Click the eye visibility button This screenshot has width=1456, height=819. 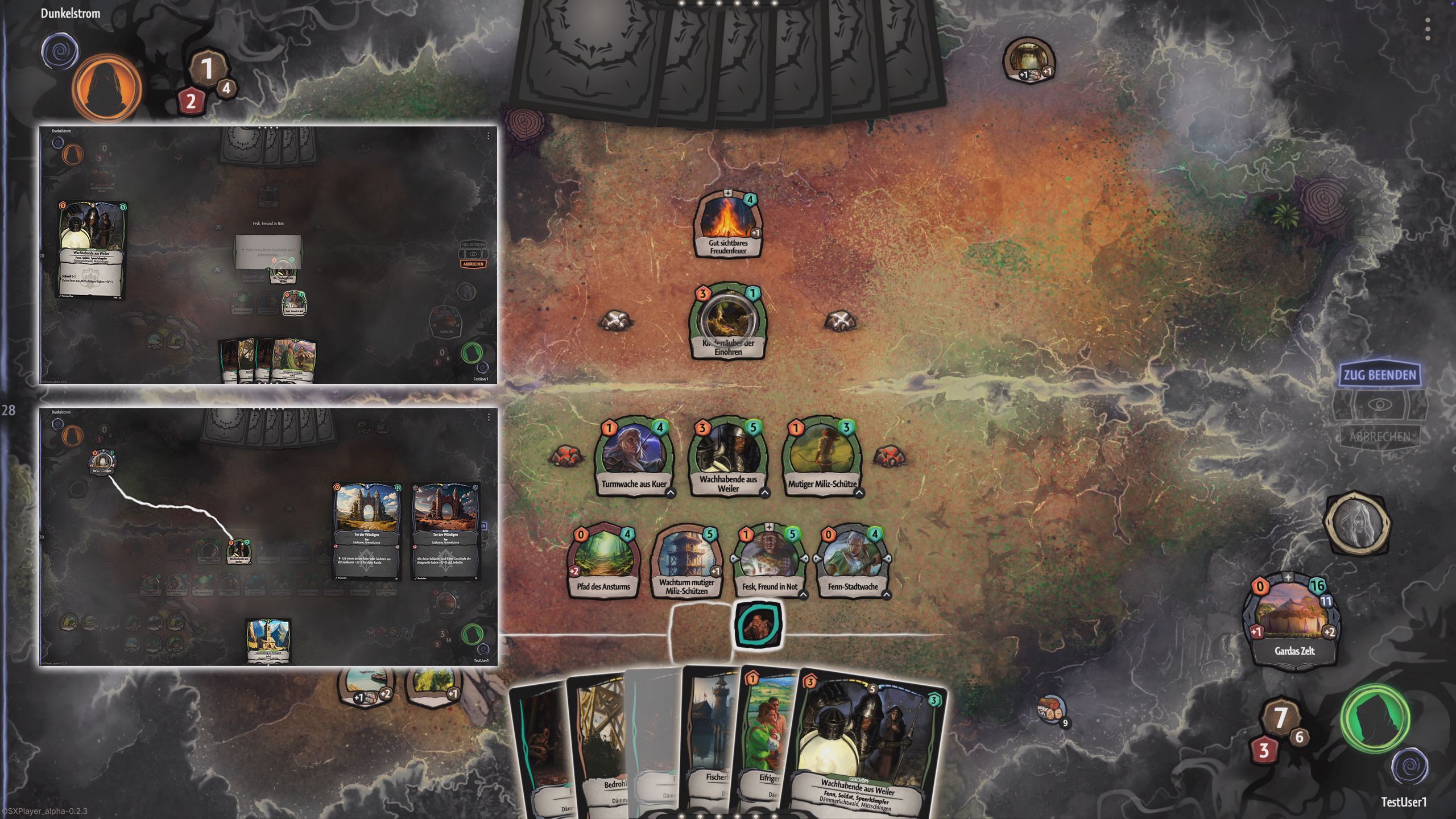pos(1379,405)
